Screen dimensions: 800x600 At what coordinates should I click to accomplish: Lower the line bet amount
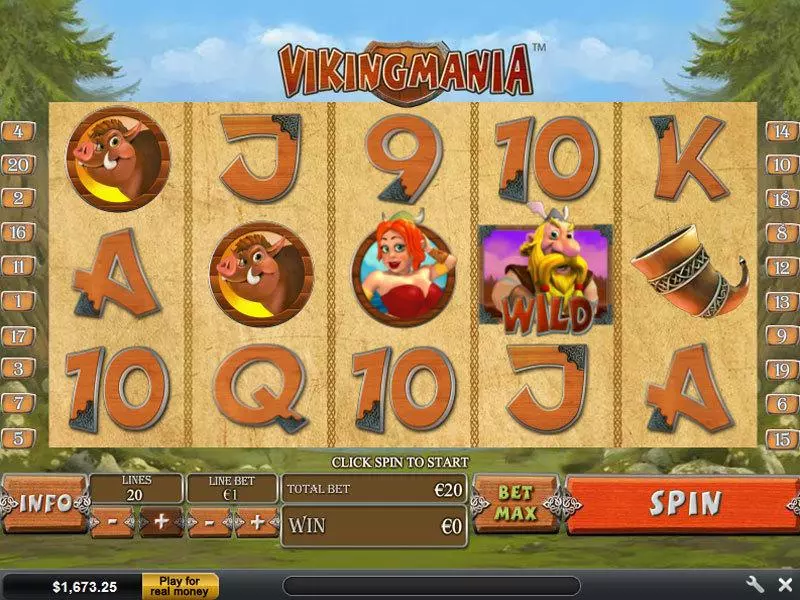coord(209,522)
